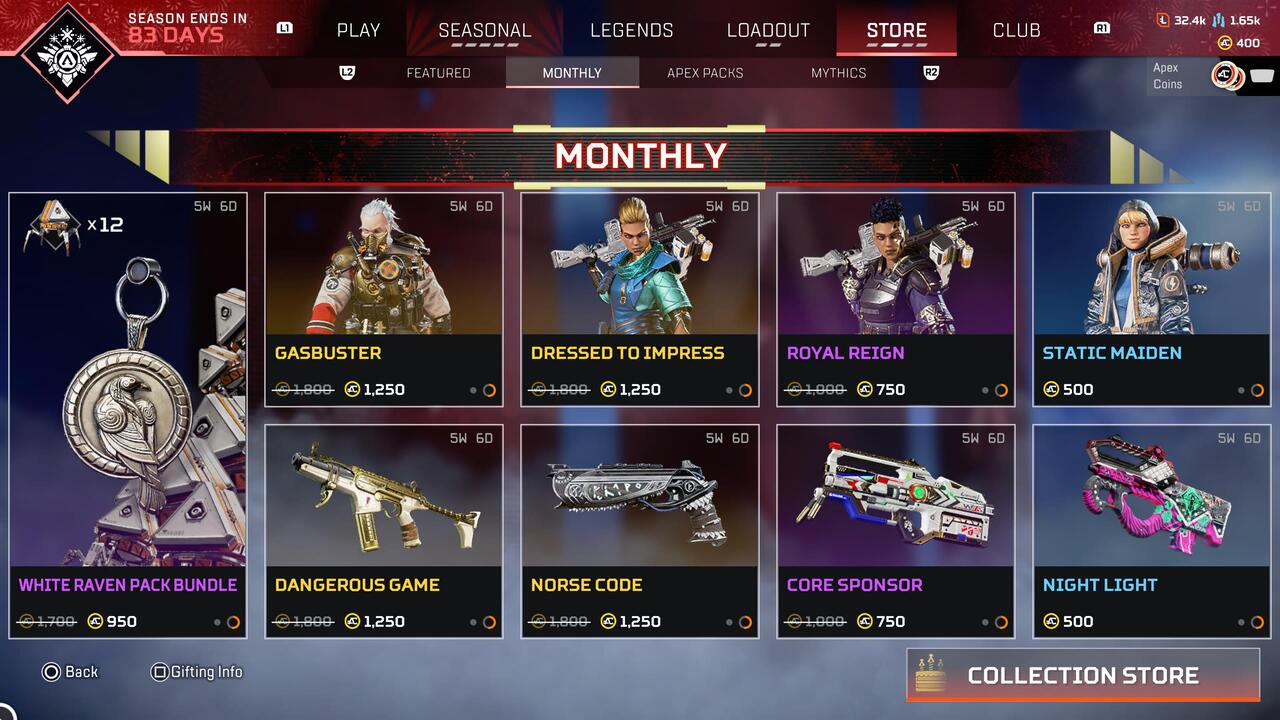The width and height of the screenshot is (1280, 720).
Task: Switch to the Featured tab
Action: click(x=438, y=72)
